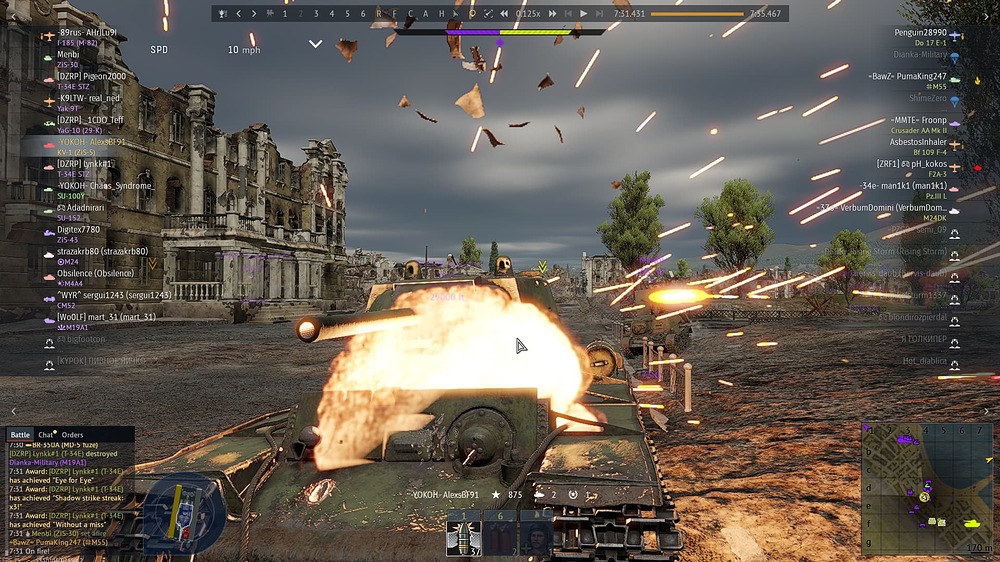Screen dimensions: 1000x562
Task: Switch to previous player with left arrow
Action: tap(238, 14)
